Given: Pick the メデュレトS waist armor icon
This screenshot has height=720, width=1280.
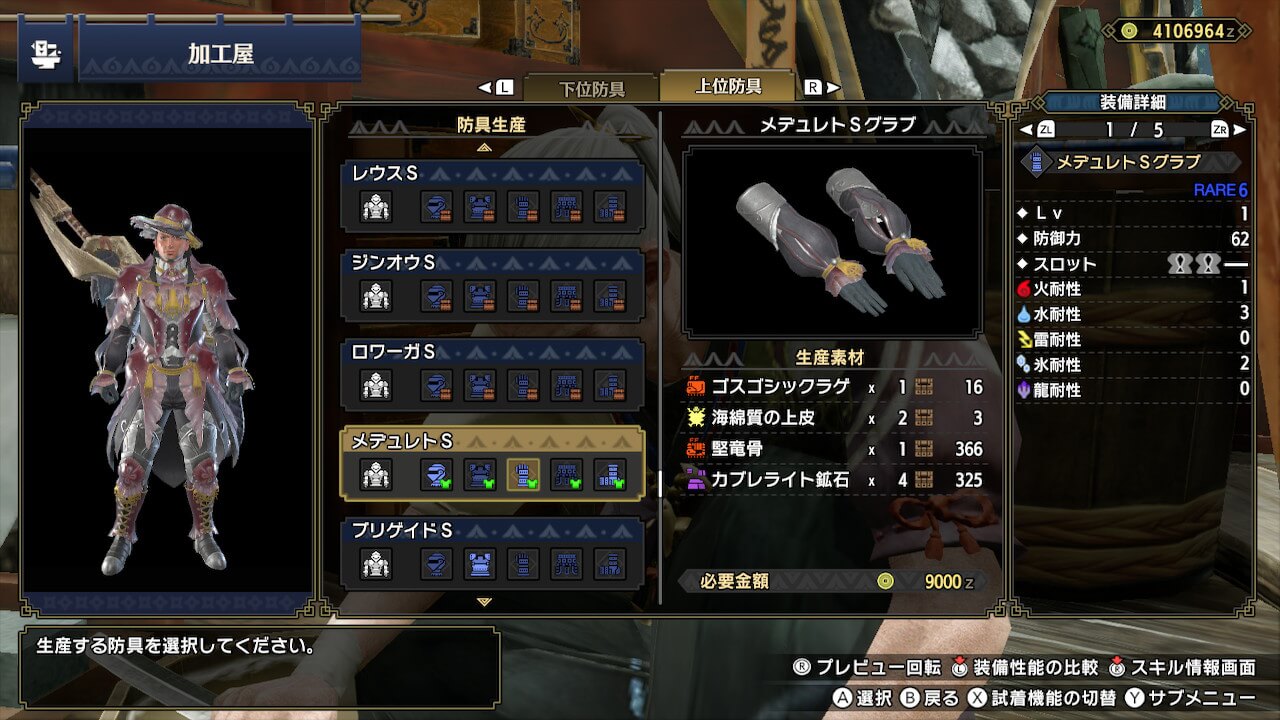Looking at the screenshot, I should coord(566,475).
